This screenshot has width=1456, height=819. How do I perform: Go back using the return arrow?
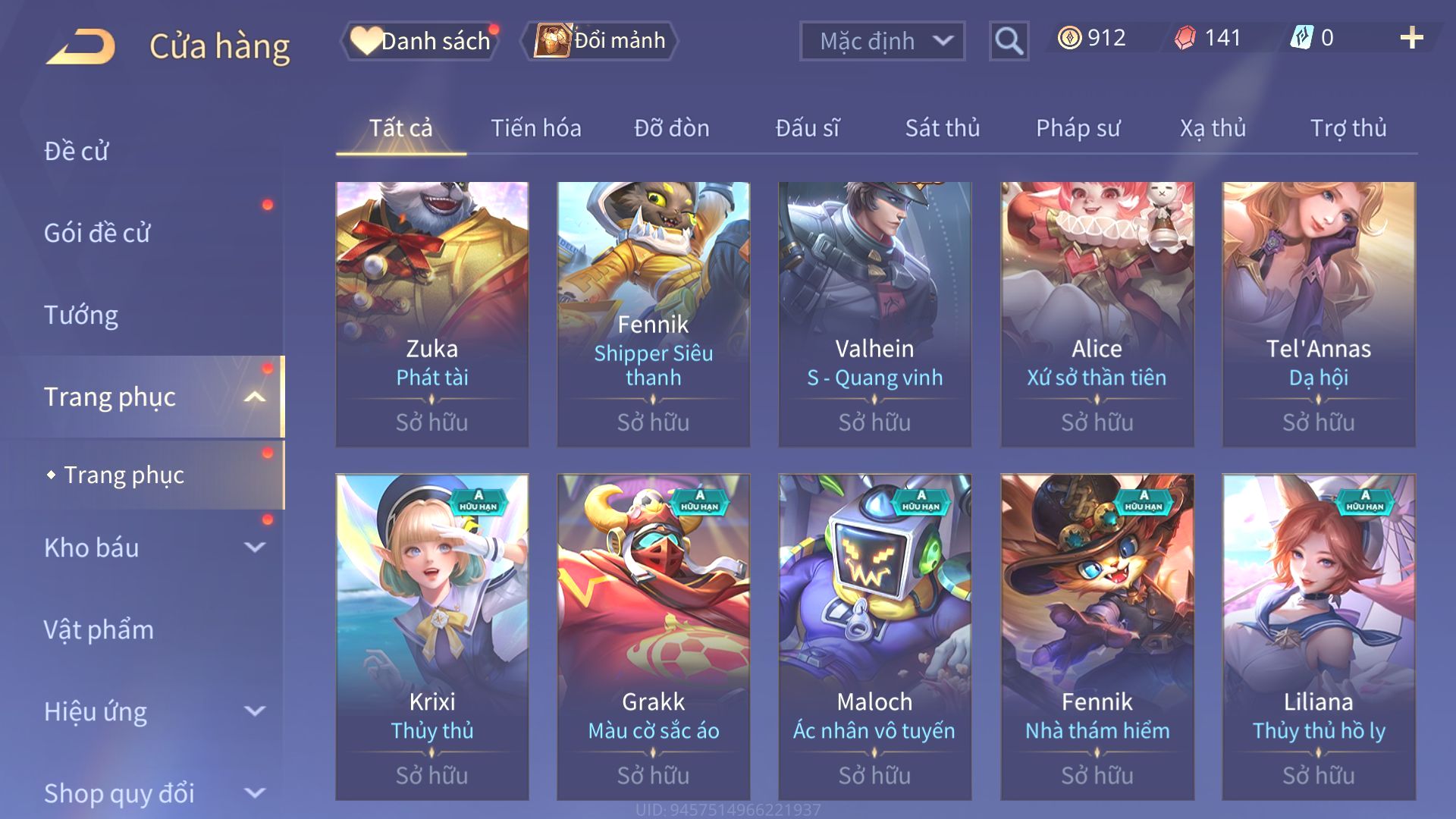click(80, 45)
